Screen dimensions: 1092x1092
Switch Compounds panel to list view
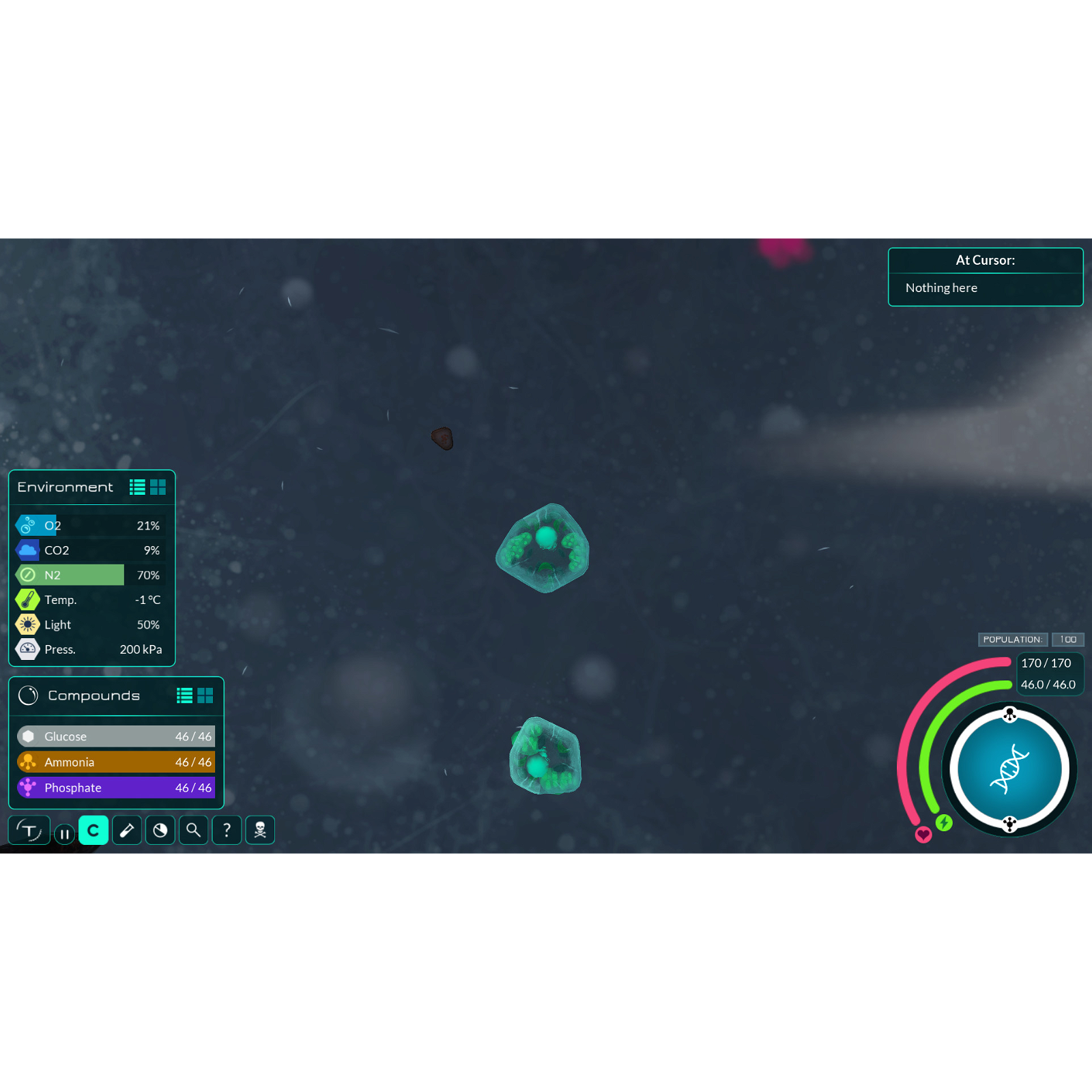tap(184, 695)
